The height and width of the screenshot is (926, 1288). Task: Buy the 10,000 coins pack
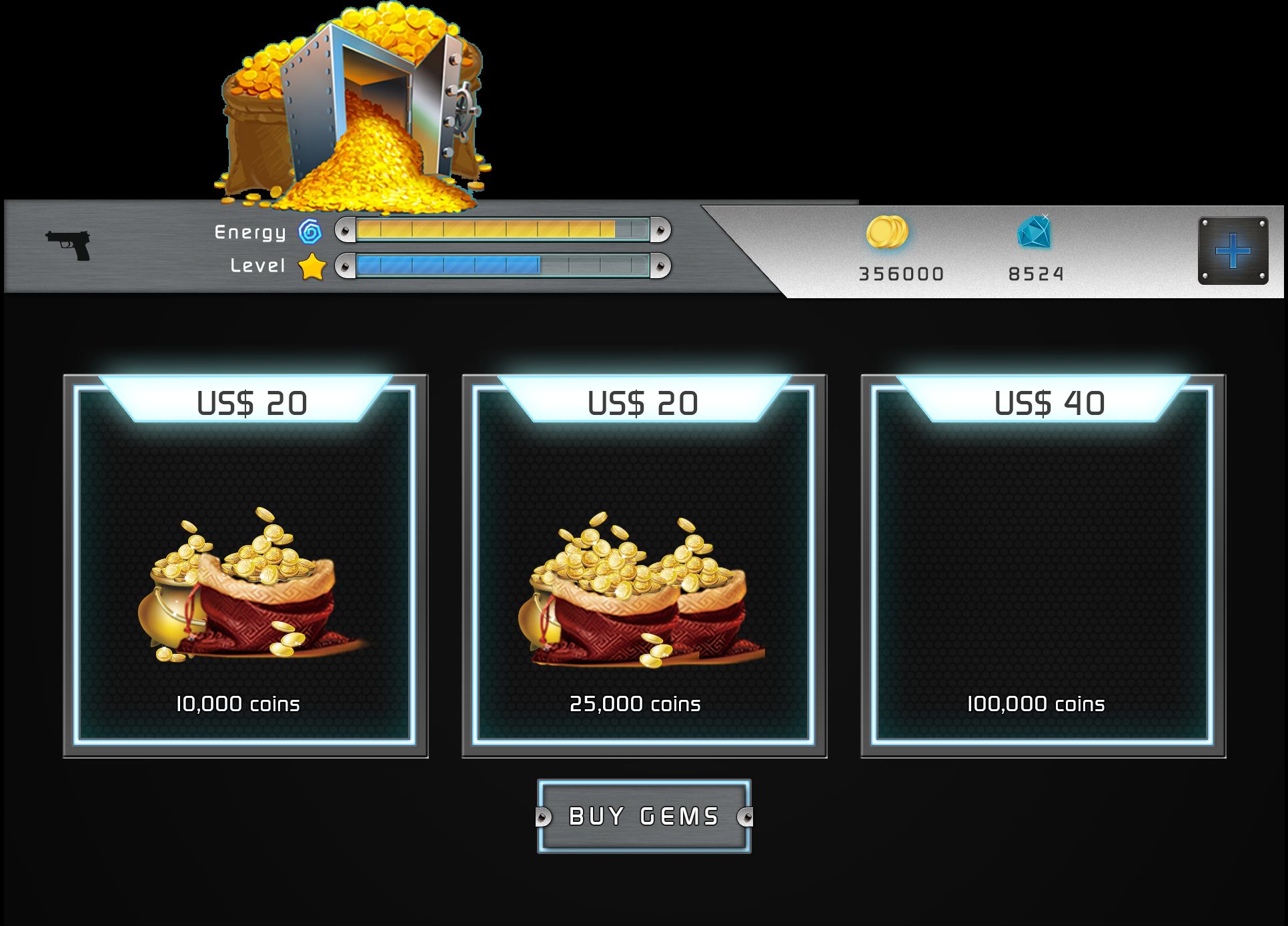(x=245, y=566)
